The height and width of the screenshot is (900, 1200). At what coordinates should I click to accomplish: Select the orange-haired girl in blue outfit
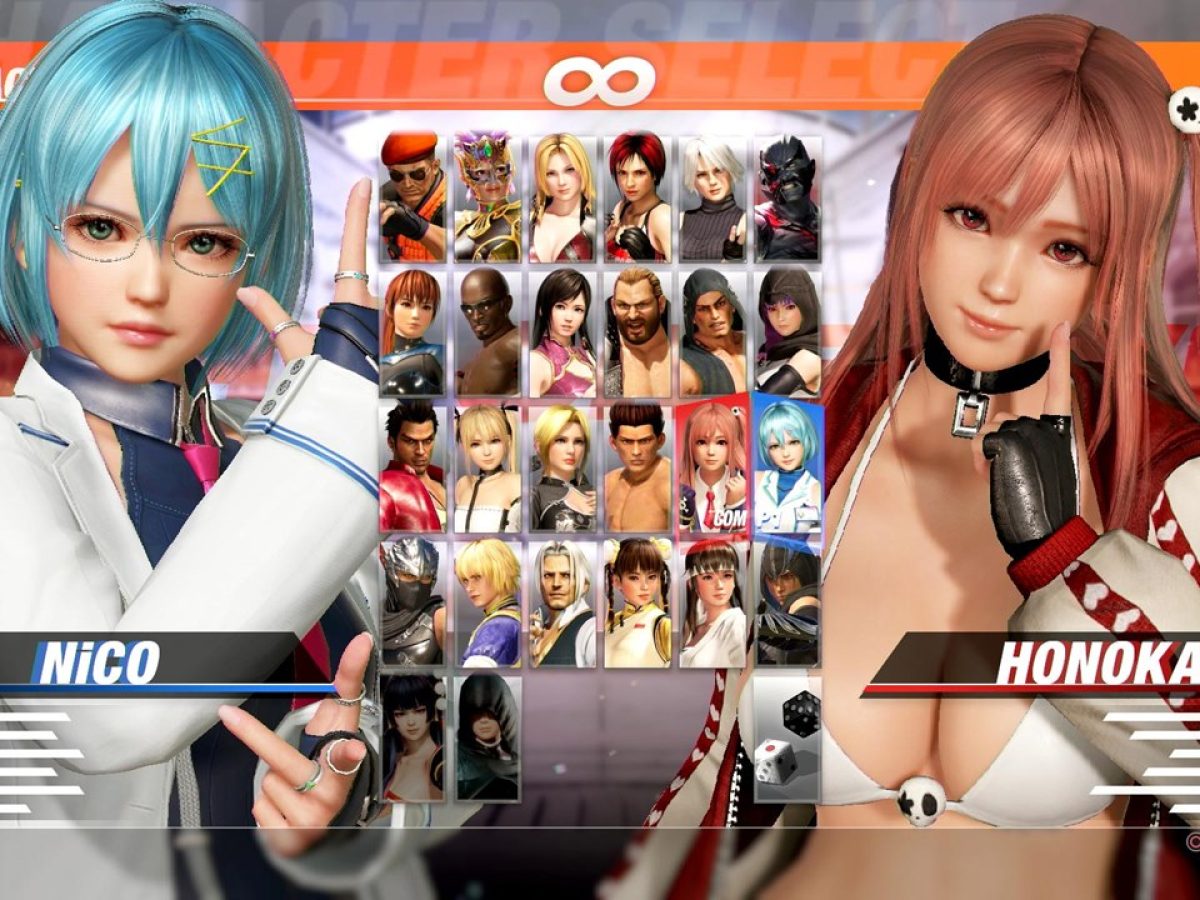click(x=412, y=332)
